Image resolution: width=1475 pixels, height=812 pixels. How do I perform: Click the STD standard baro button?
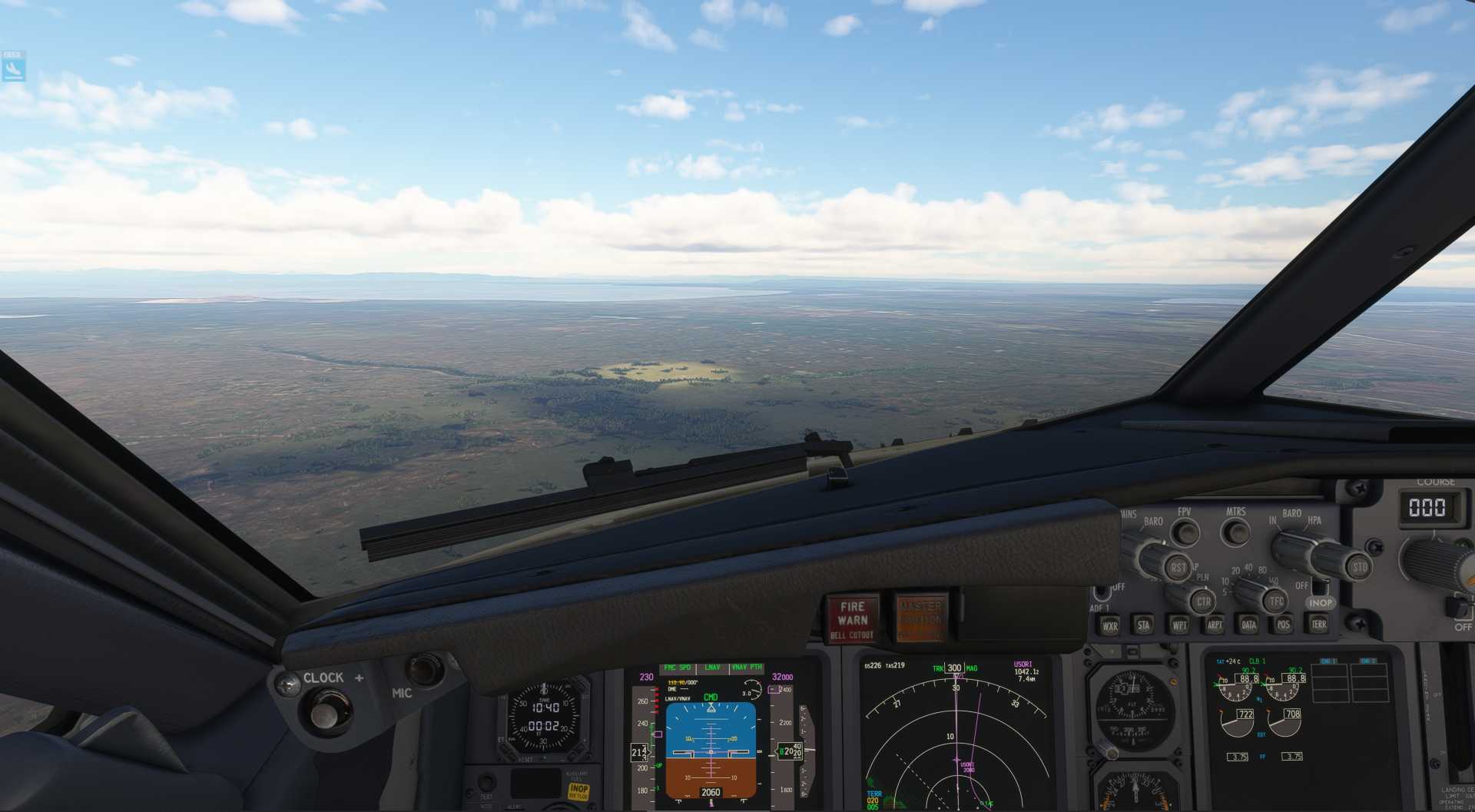(x=1359, y=568)
